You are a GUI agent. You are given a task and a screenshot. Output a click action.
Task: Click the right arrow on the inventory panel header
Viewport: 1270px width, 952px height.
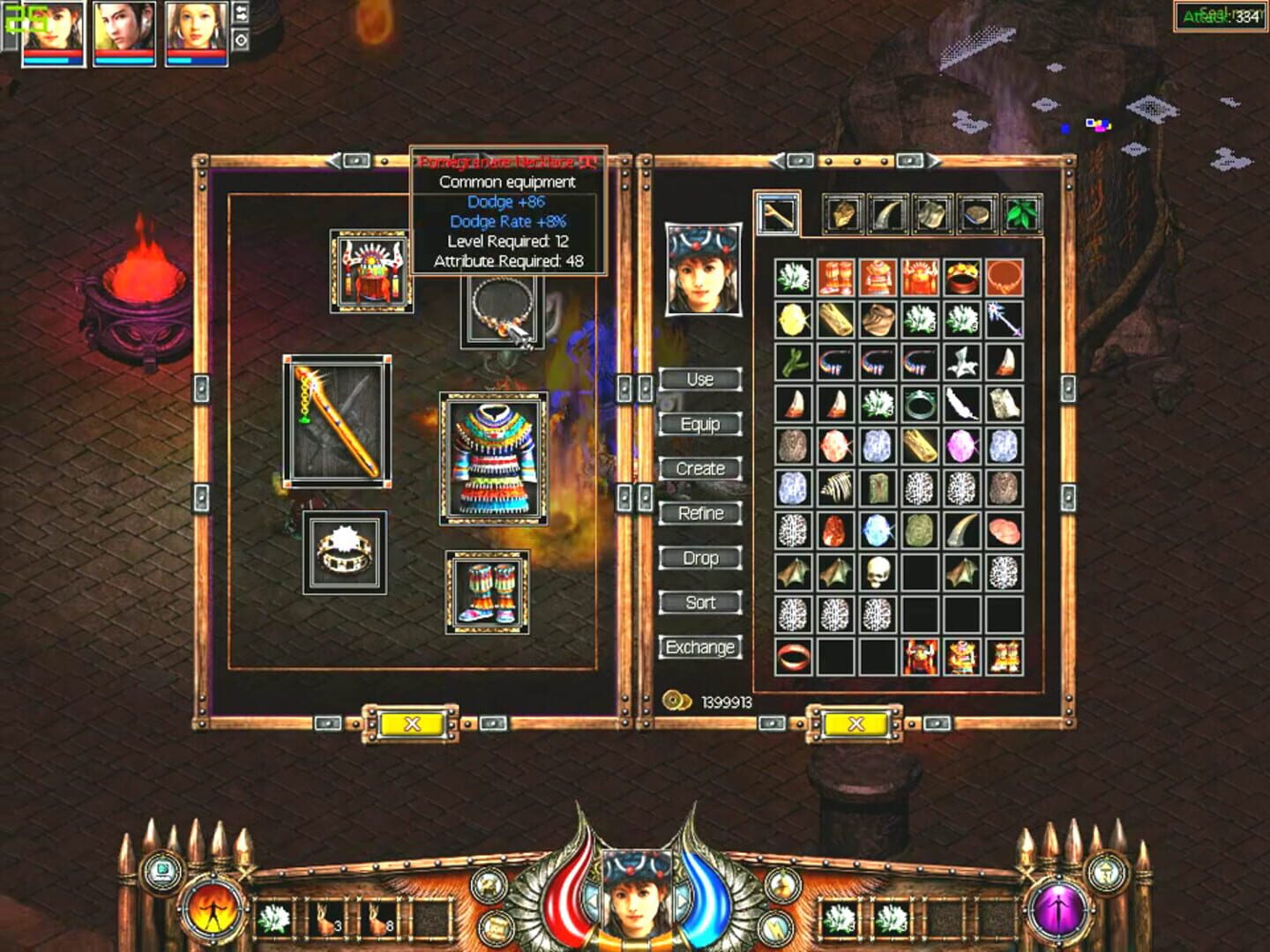pyautogui.click(x=932, y=161)
